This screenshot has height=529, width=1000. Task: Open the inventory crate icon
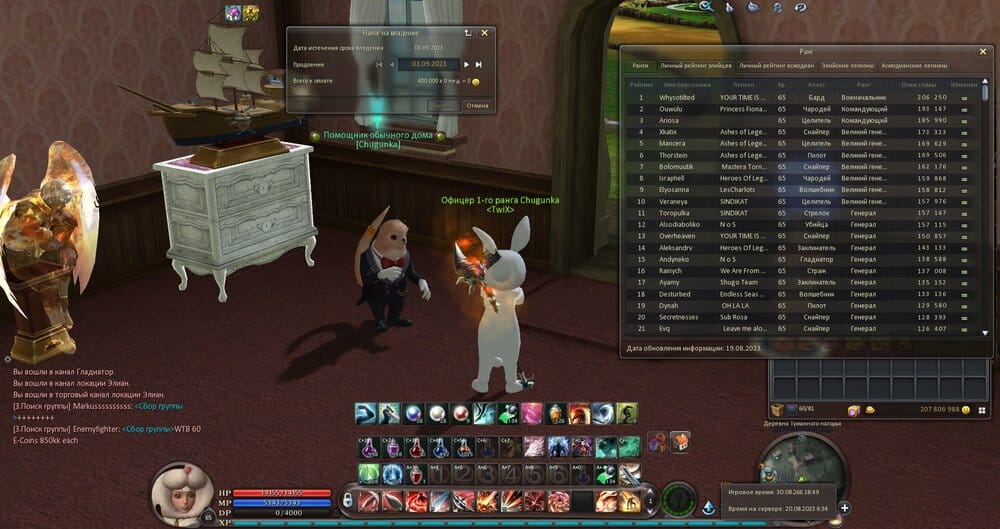(x=777, y=410)
